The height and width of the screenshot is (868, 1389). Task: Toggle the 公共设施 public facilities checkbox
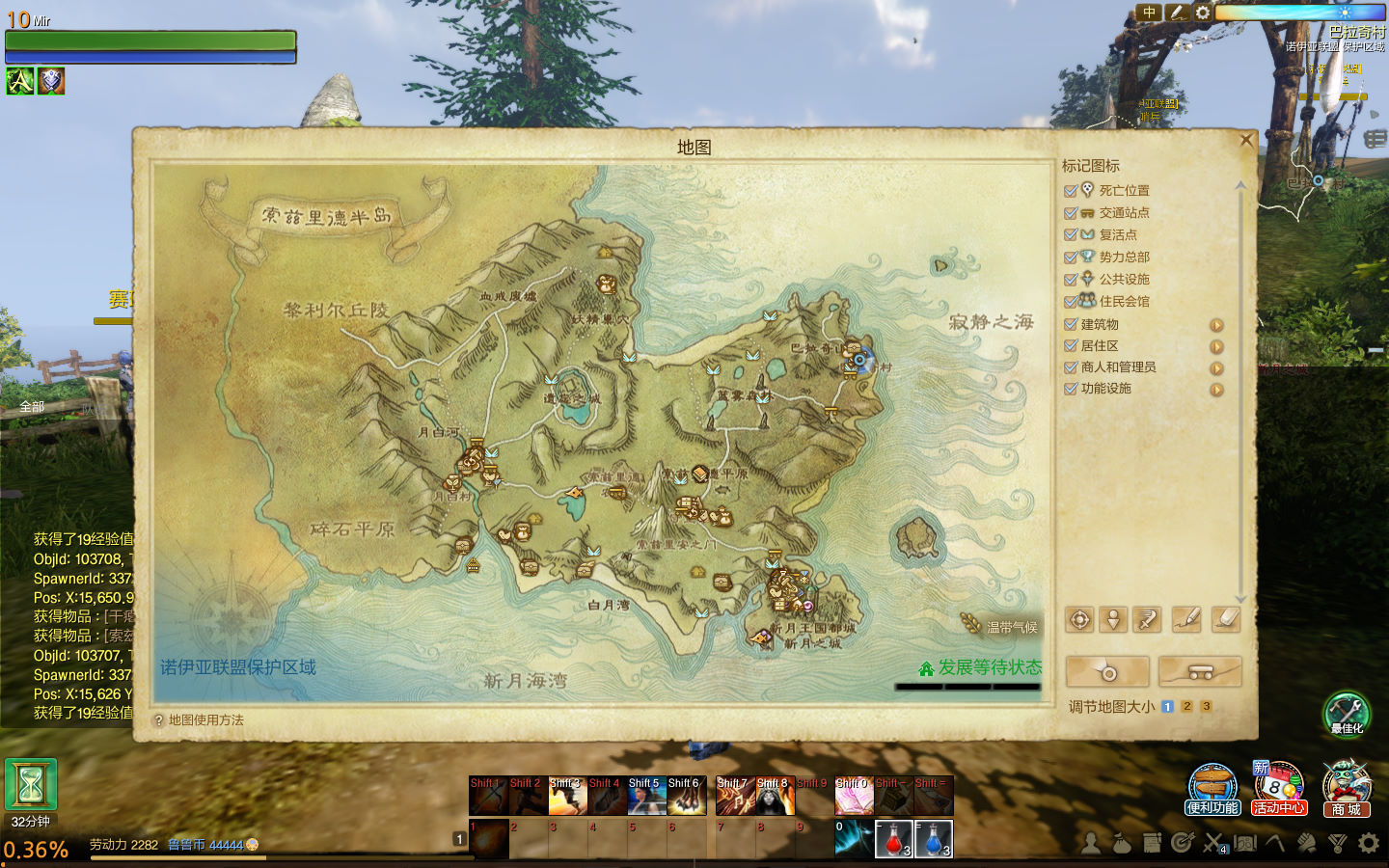(1071, 280)
